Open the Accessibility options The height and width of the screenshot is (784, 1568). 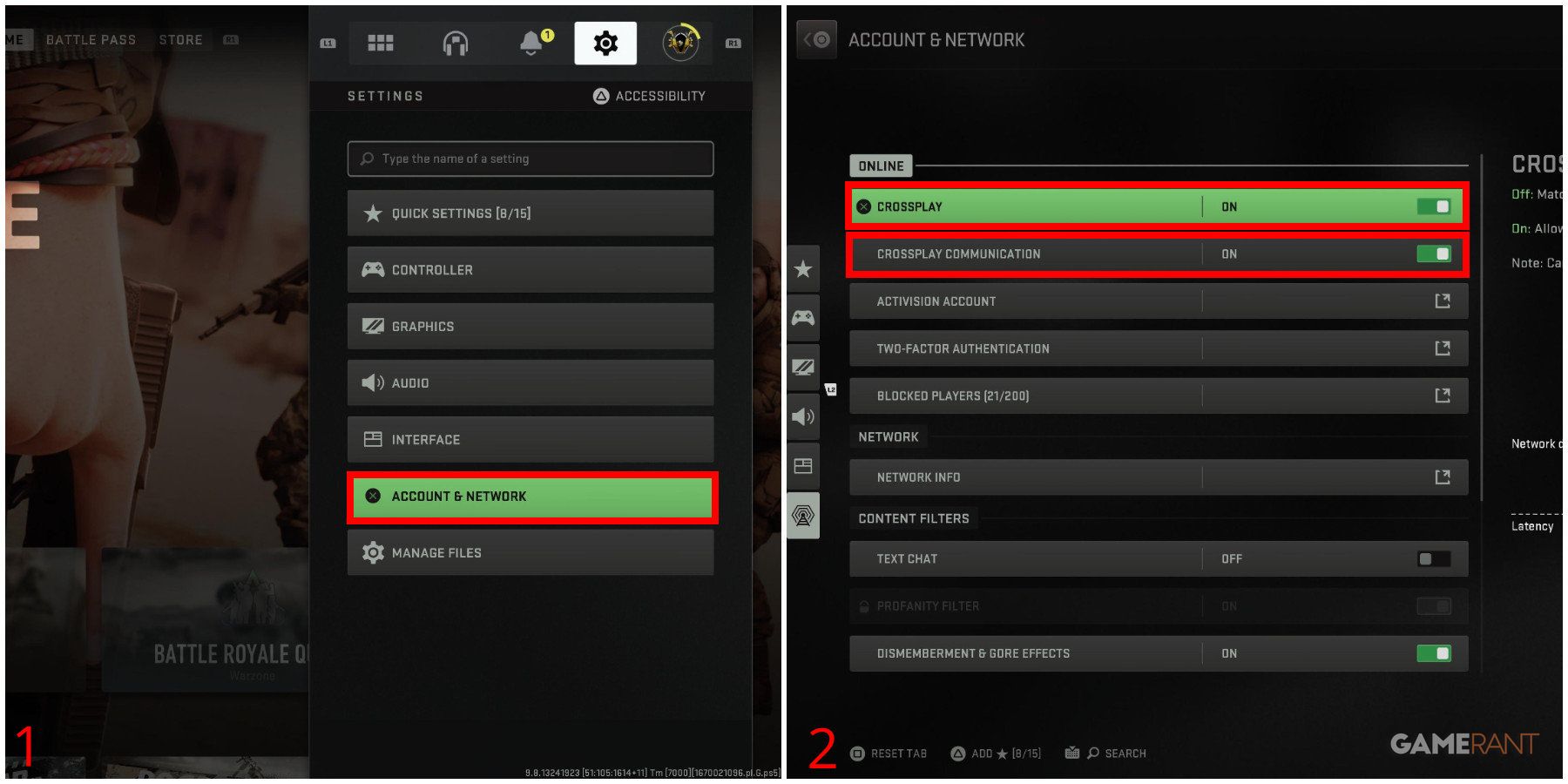[649, 96]
